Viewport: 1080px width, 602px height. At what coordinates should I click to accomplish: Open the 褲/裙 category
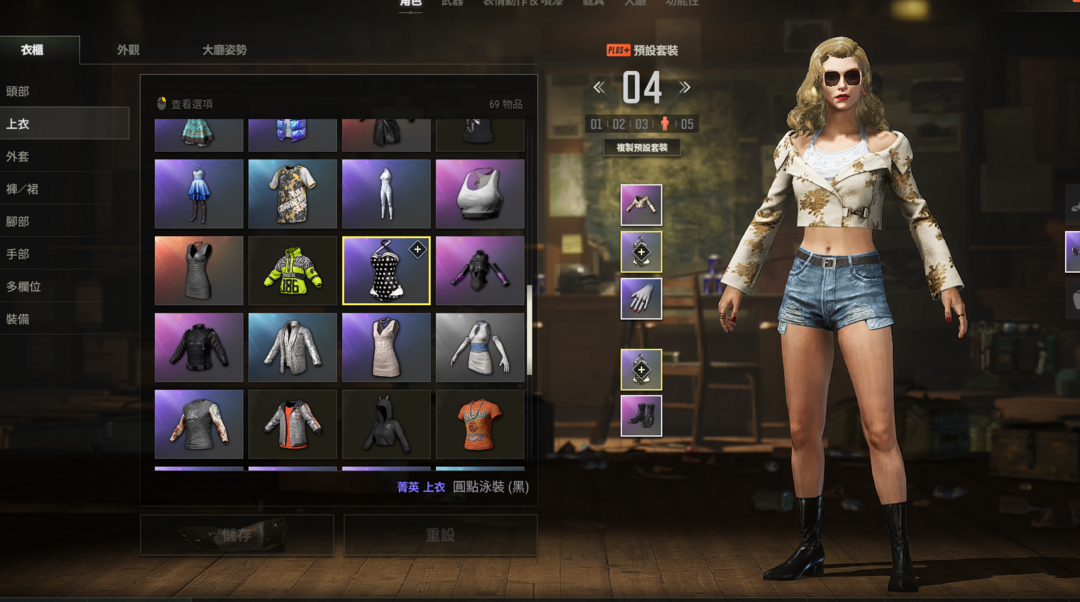pyautogui.click(x=22, y=189)
